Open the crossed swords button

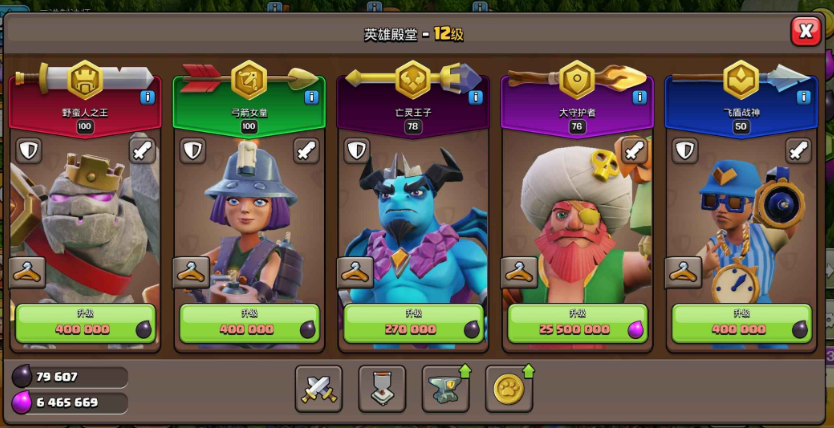319,389
